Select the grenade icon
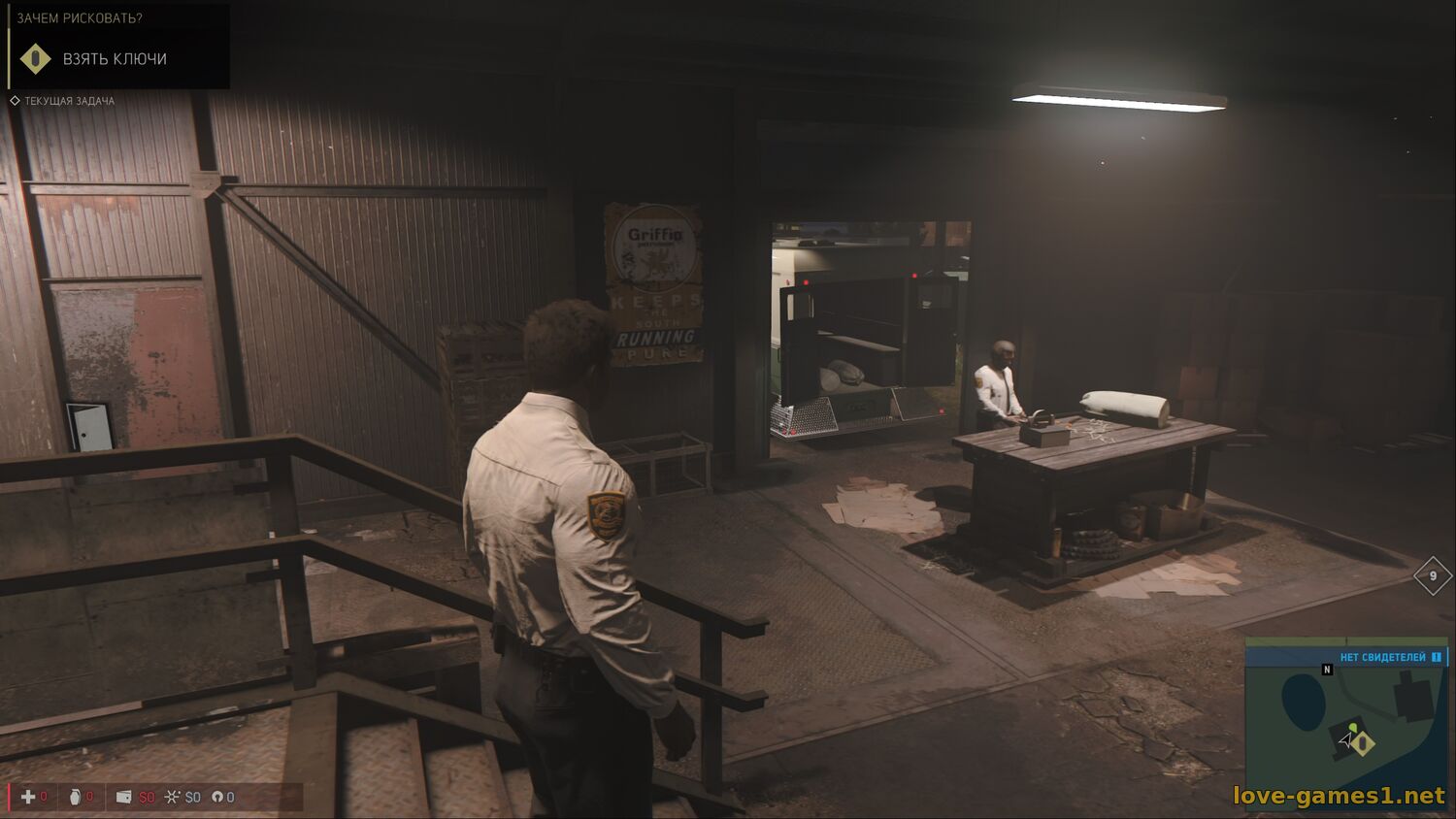Screen dimensions: 1456x819 tap(75, 797)
